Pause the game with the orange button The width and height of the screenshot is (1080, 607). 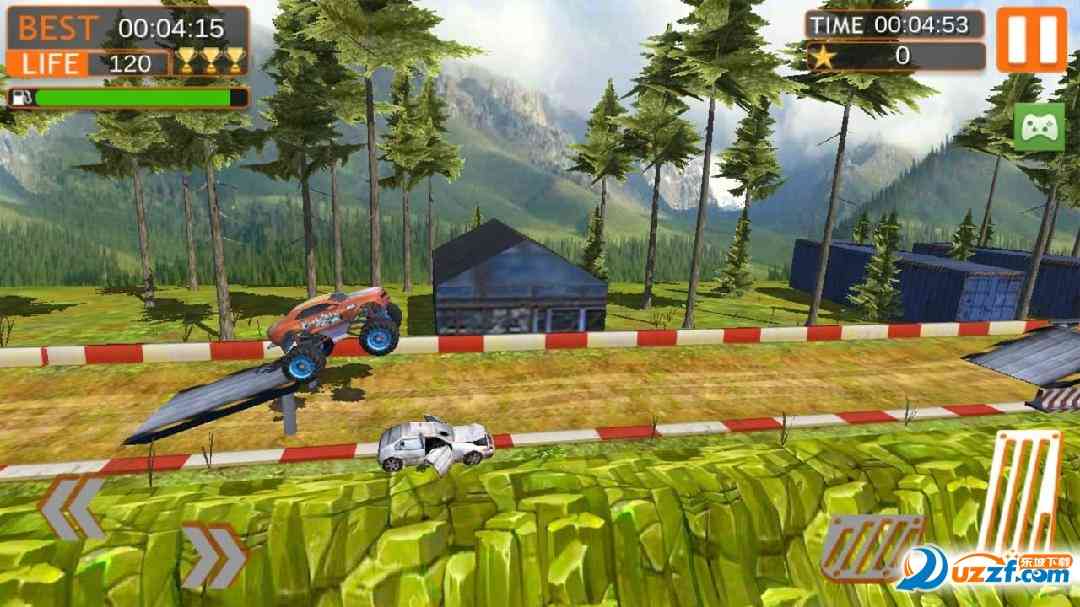tap(1031, 40)
